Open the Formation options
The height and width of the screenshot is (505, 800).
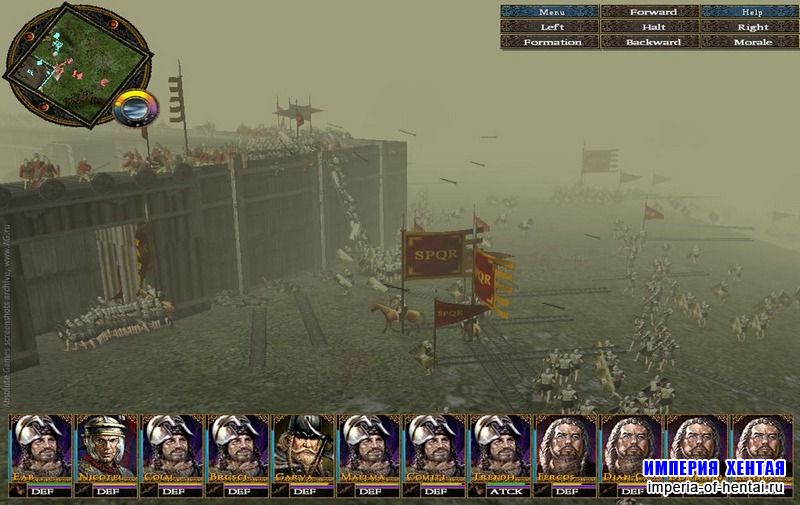[549, 42]
